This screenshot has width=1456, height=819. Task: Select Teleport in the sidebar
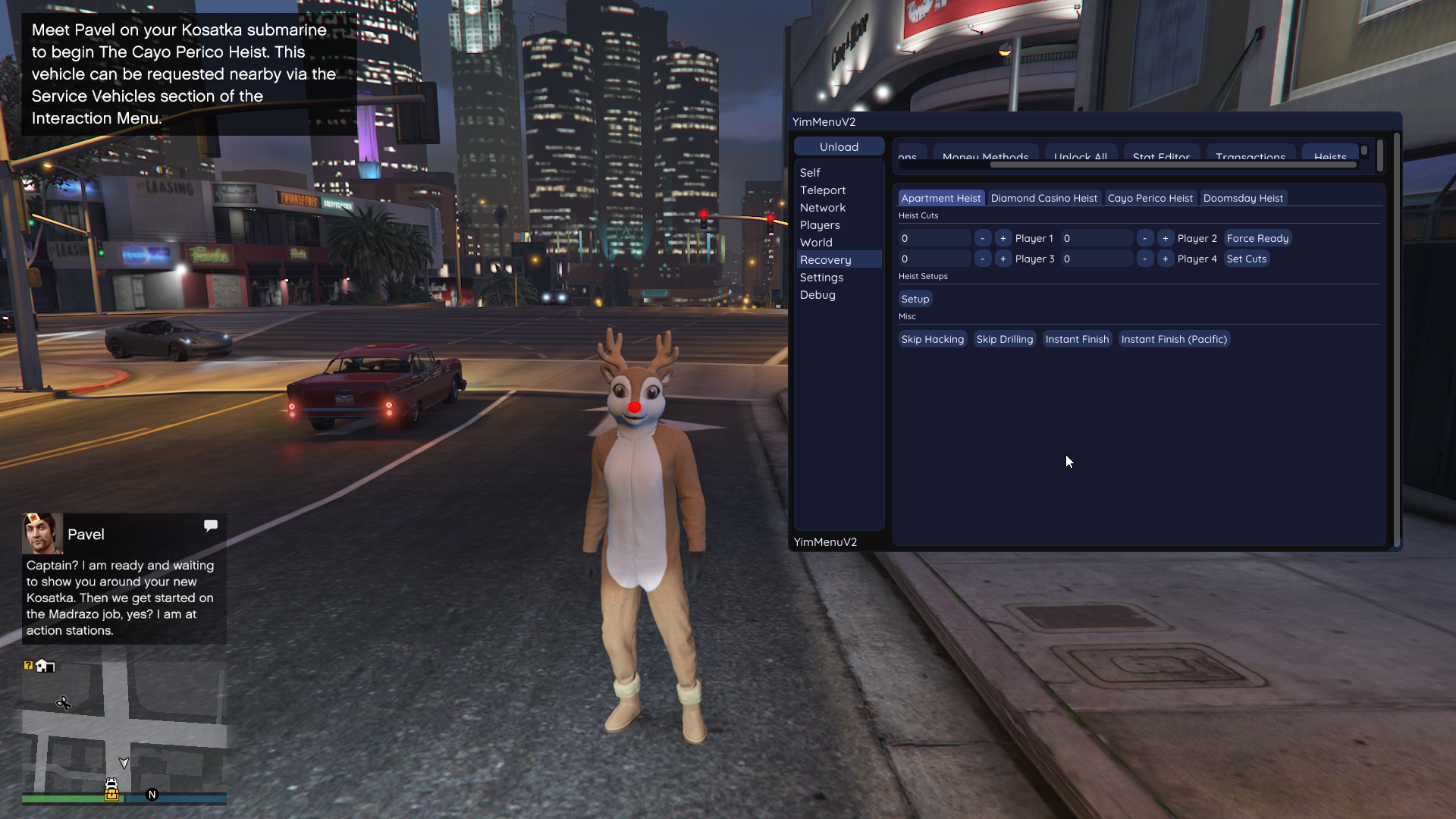click(x=823, y=190)
